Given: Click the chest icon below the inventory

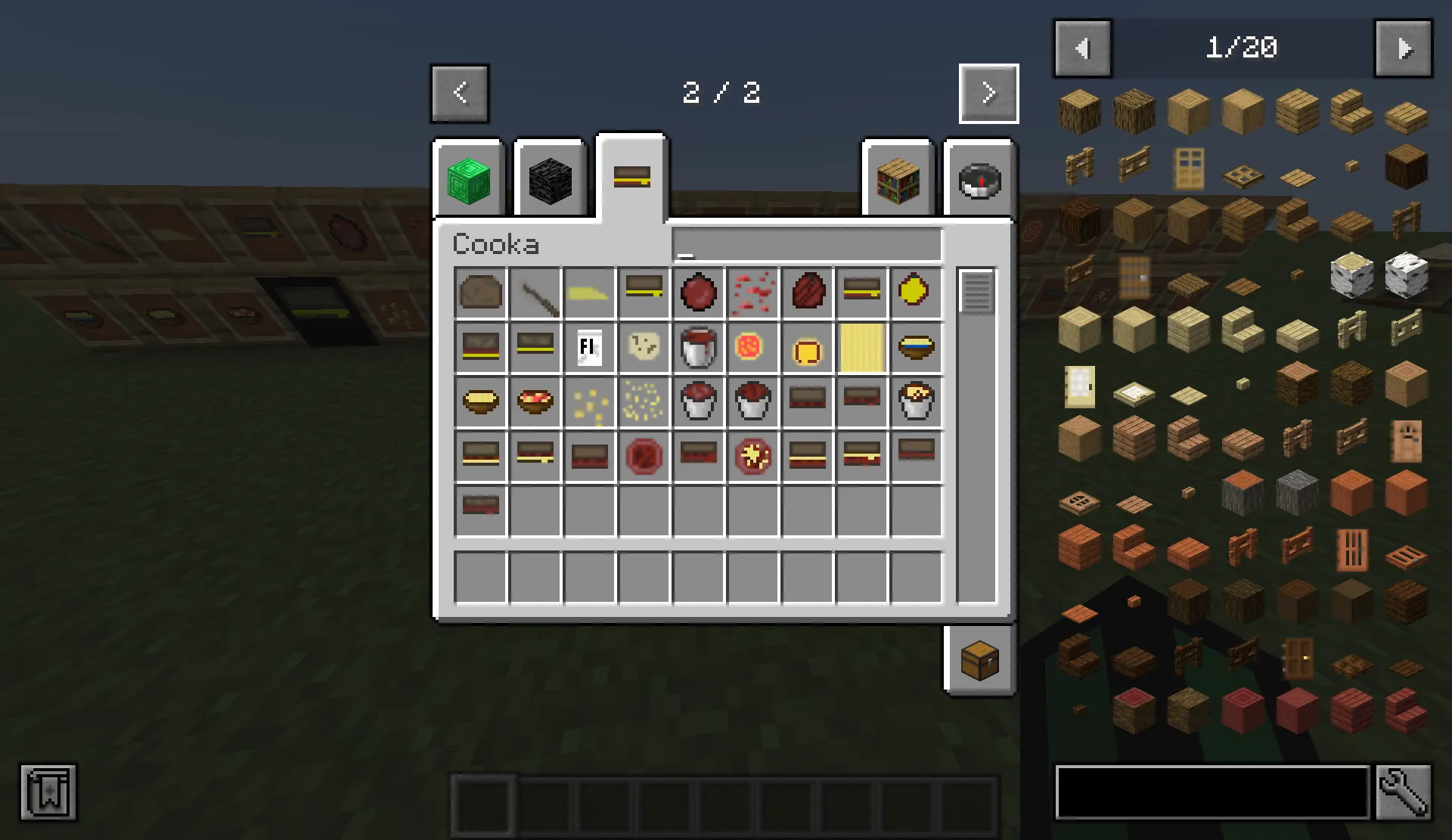Looking at the screenshot, I should (x=978, y=659).
